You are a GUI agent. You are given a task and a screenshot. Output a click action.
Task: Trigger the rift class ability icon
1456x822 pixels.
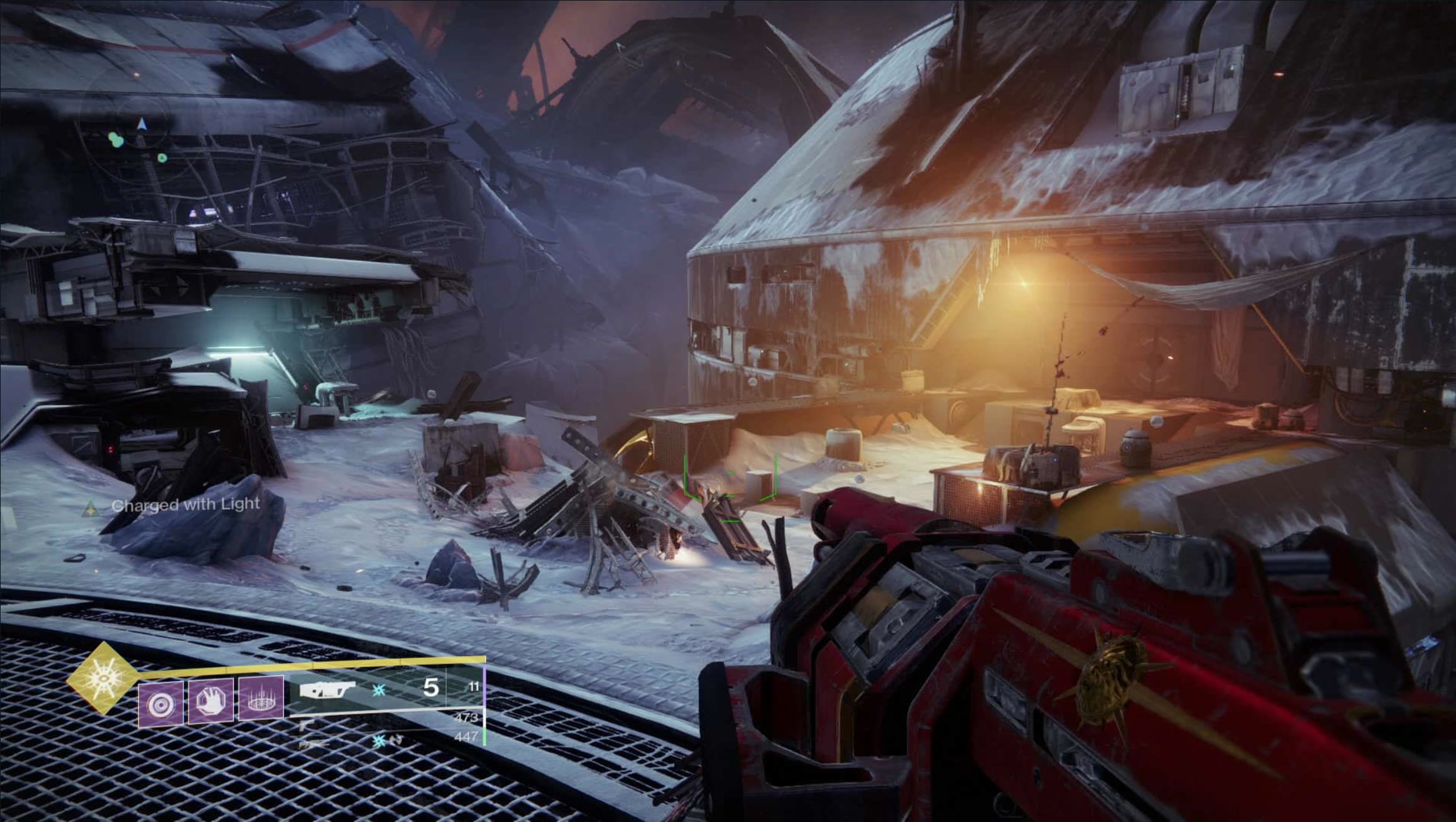click(261, 698)
